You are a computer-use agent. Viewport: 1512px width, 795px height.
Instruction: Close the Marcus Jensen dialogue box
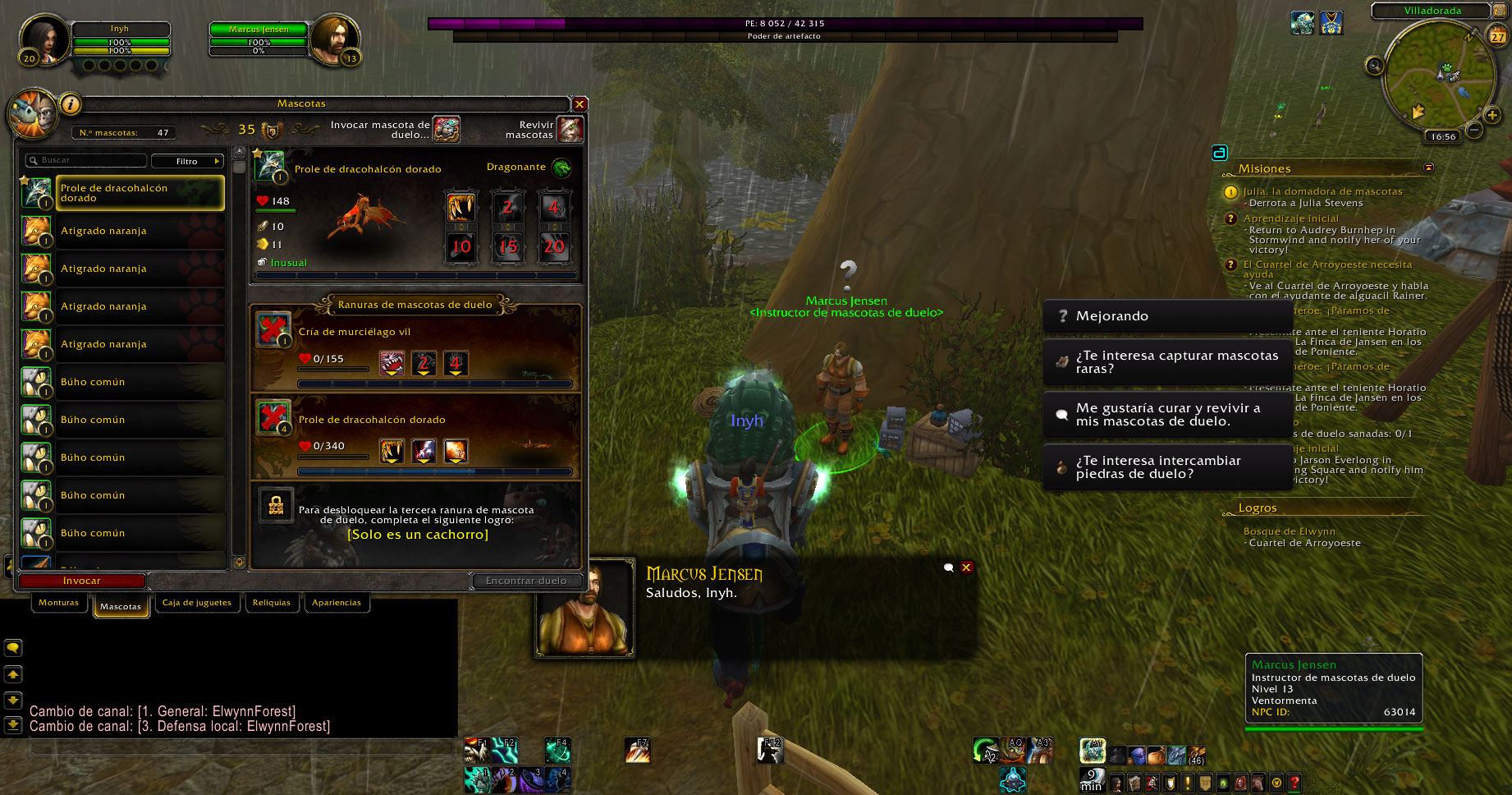(966, 568)
